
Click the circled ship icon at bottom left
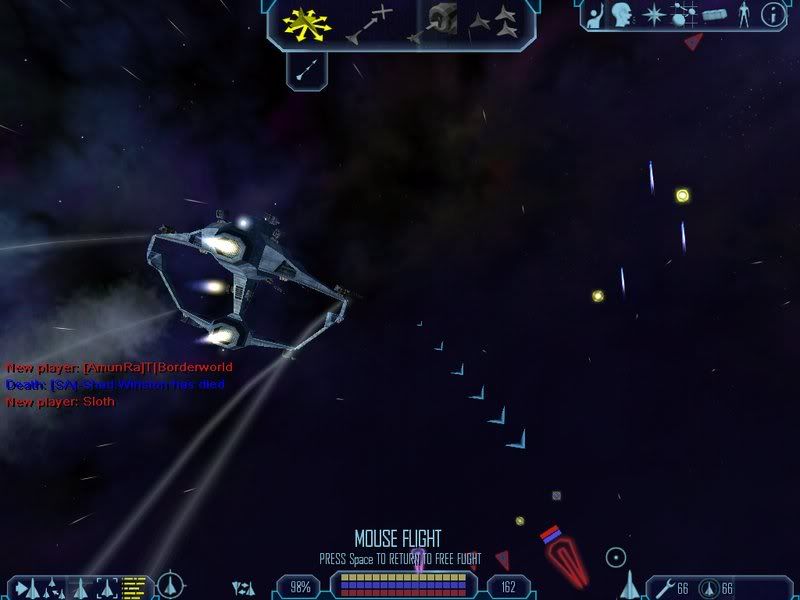[171, 584]
